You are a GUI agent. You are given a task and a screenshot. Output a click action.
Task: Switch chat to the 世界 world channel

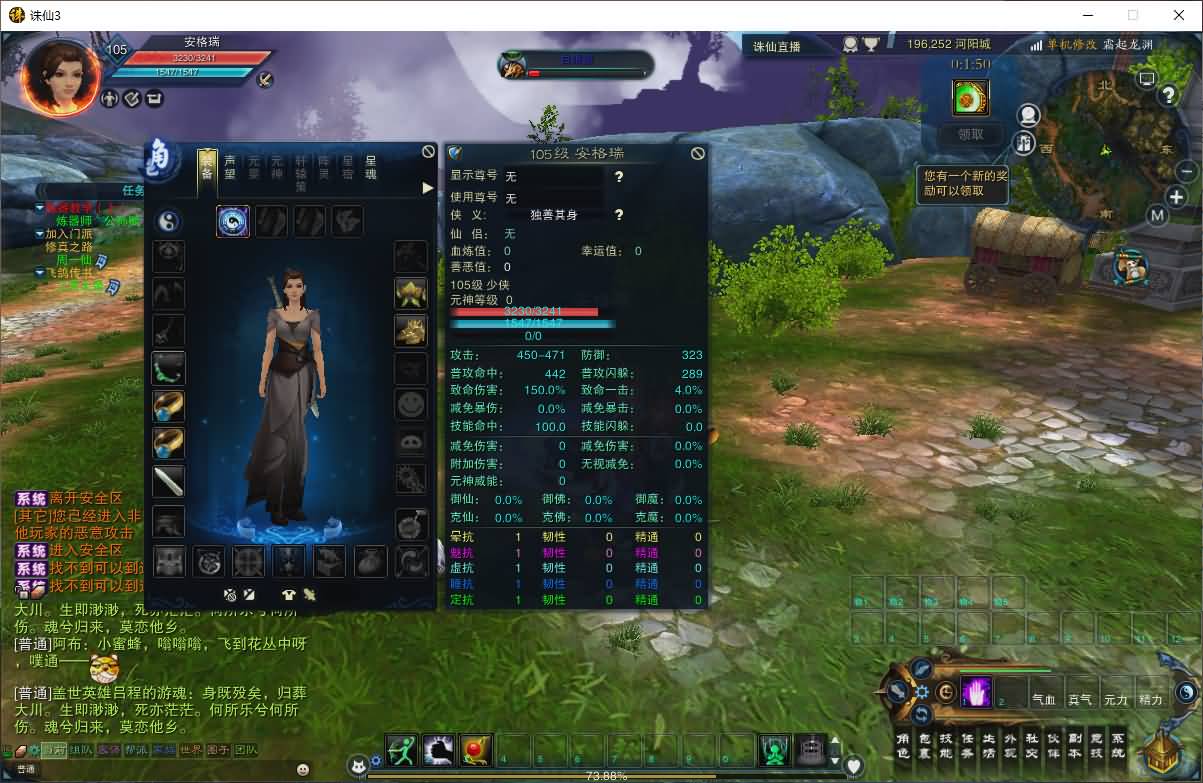pos(192,749)
